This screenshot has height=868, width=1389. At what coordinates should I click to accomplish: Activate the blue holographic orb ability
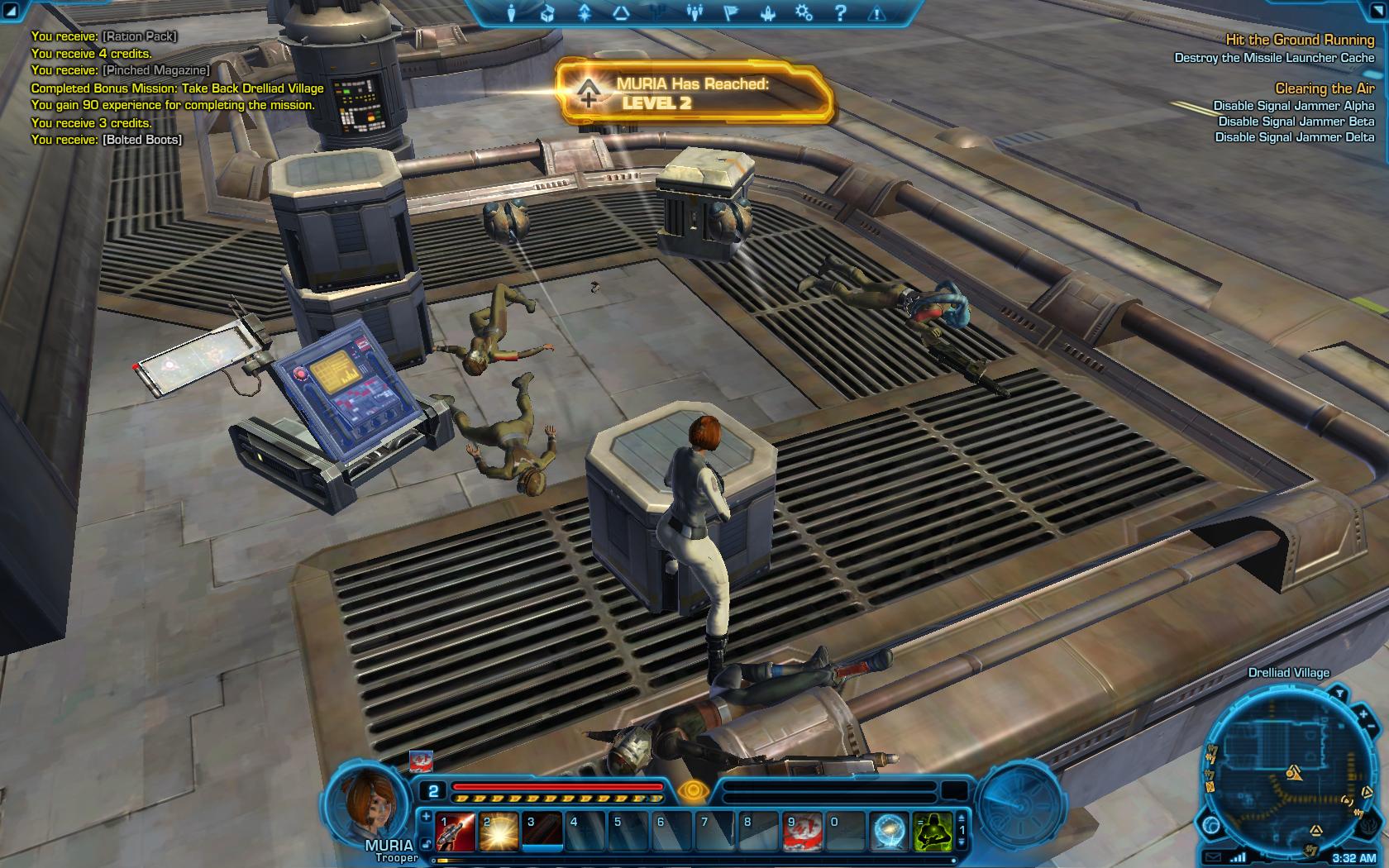point(890,832)
